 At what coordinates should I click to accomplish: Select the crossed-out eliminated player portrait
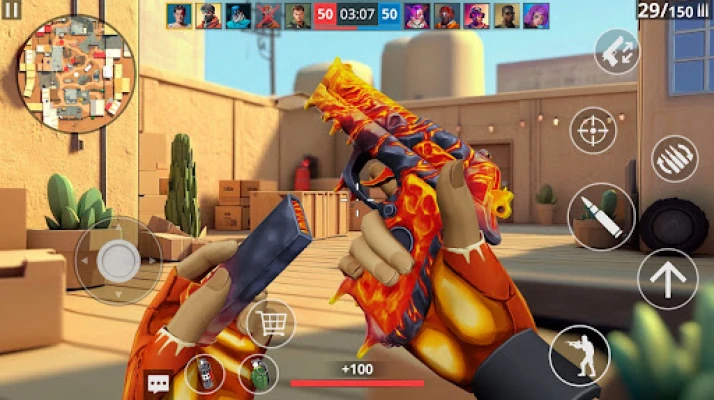(268, 15)
